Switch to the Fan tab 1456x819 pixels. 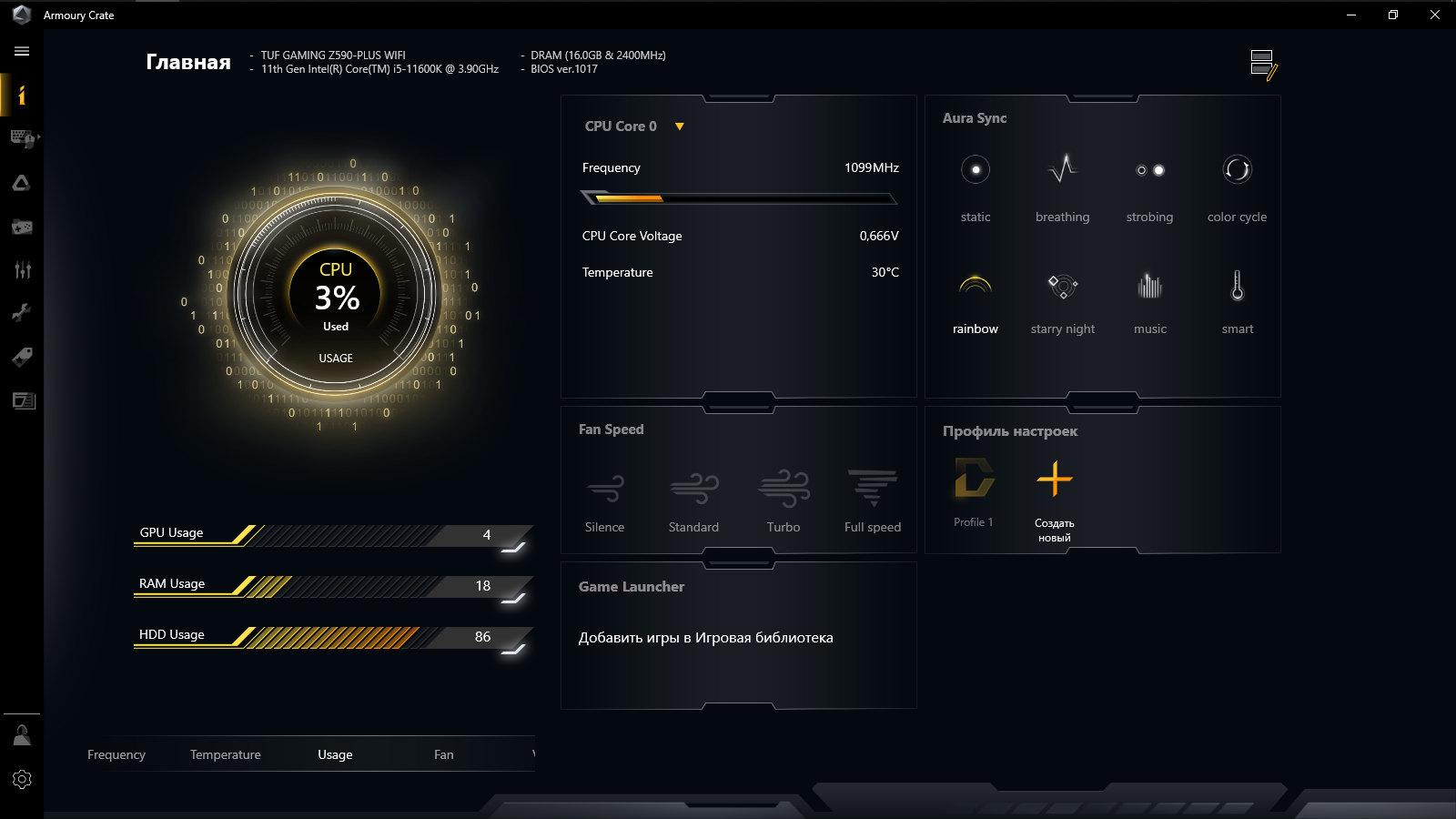pos(443,754)
